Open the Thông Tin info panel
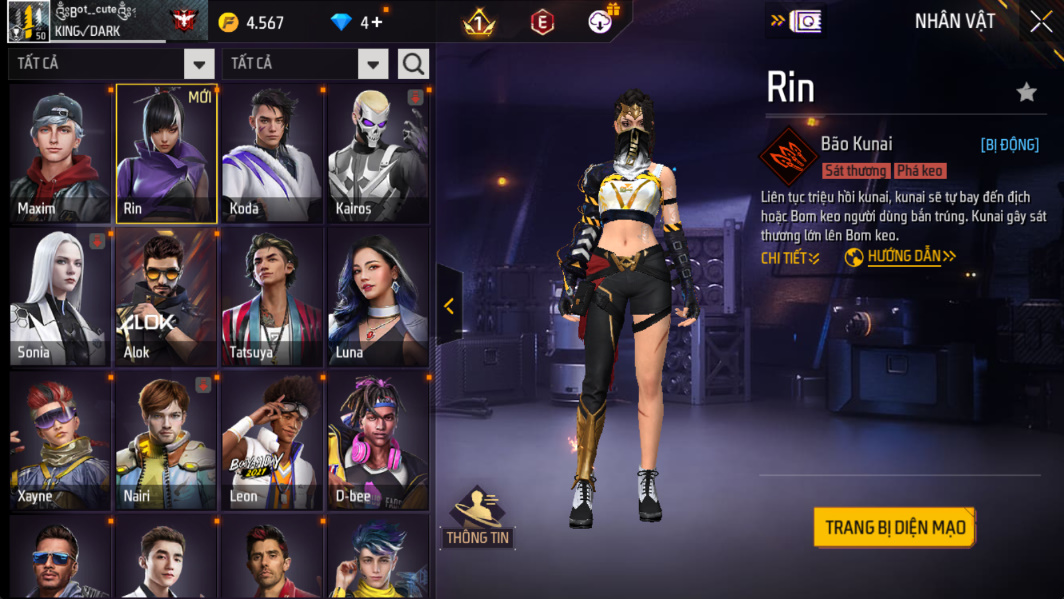The height and width of the screenshot is (599, 1064). pyautogui.click(x=478, y=517)
